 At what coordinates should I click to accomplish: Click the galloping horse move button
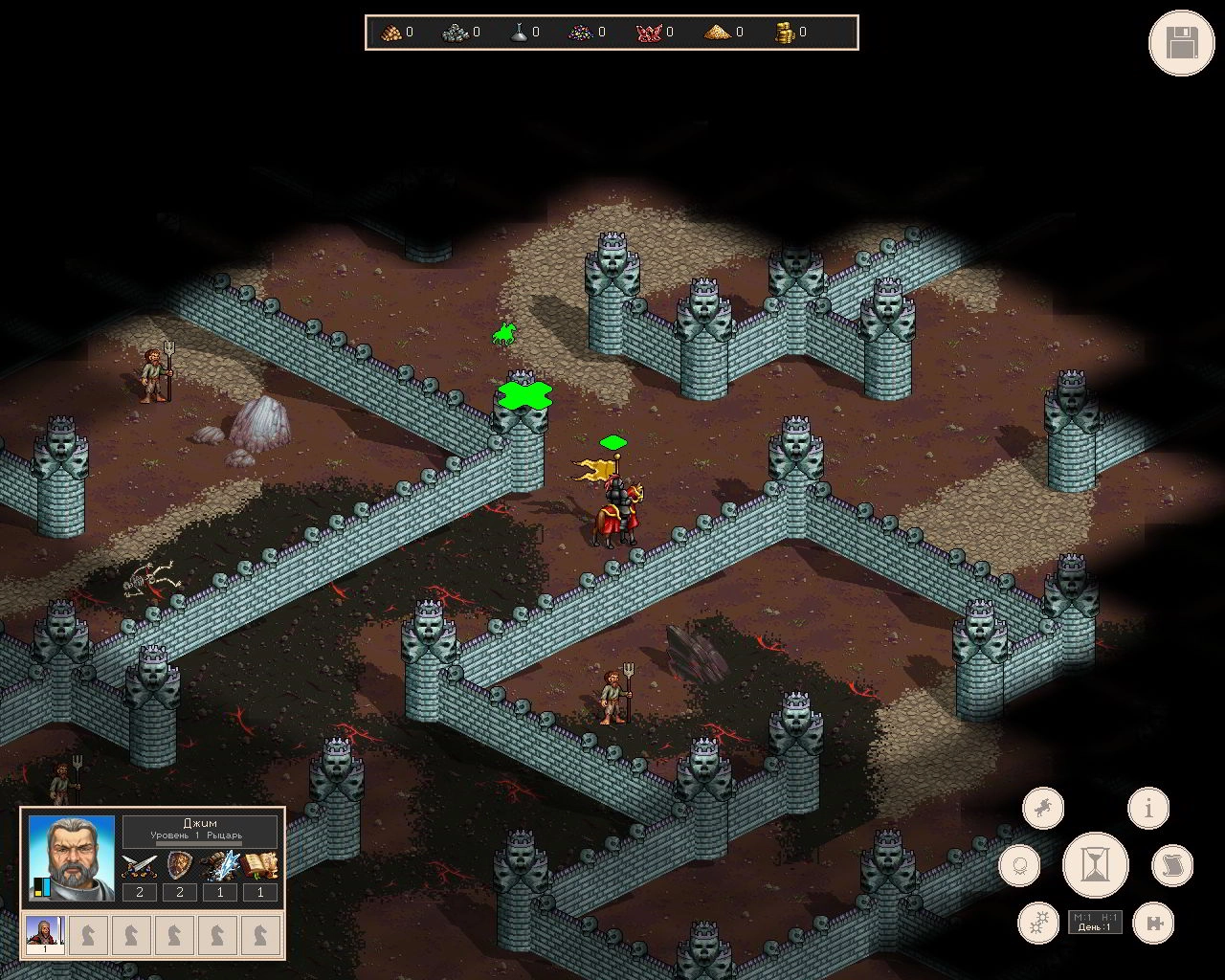click(x=1042, y=808)
